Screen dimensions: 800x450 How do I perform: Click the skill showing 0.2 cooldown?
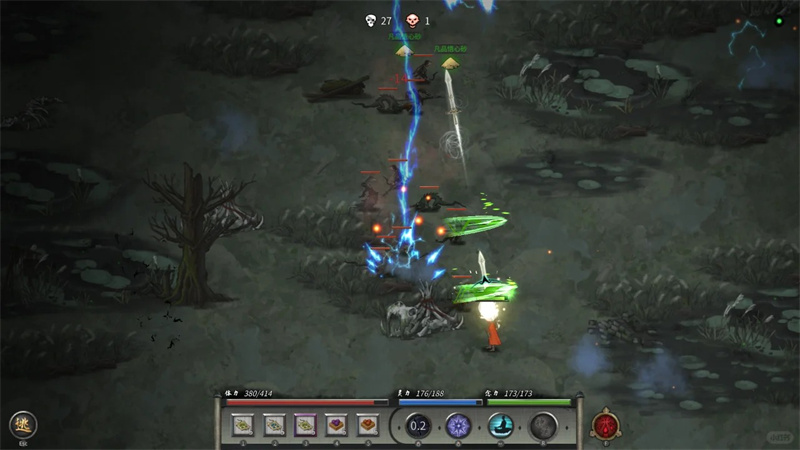[417, 426]
